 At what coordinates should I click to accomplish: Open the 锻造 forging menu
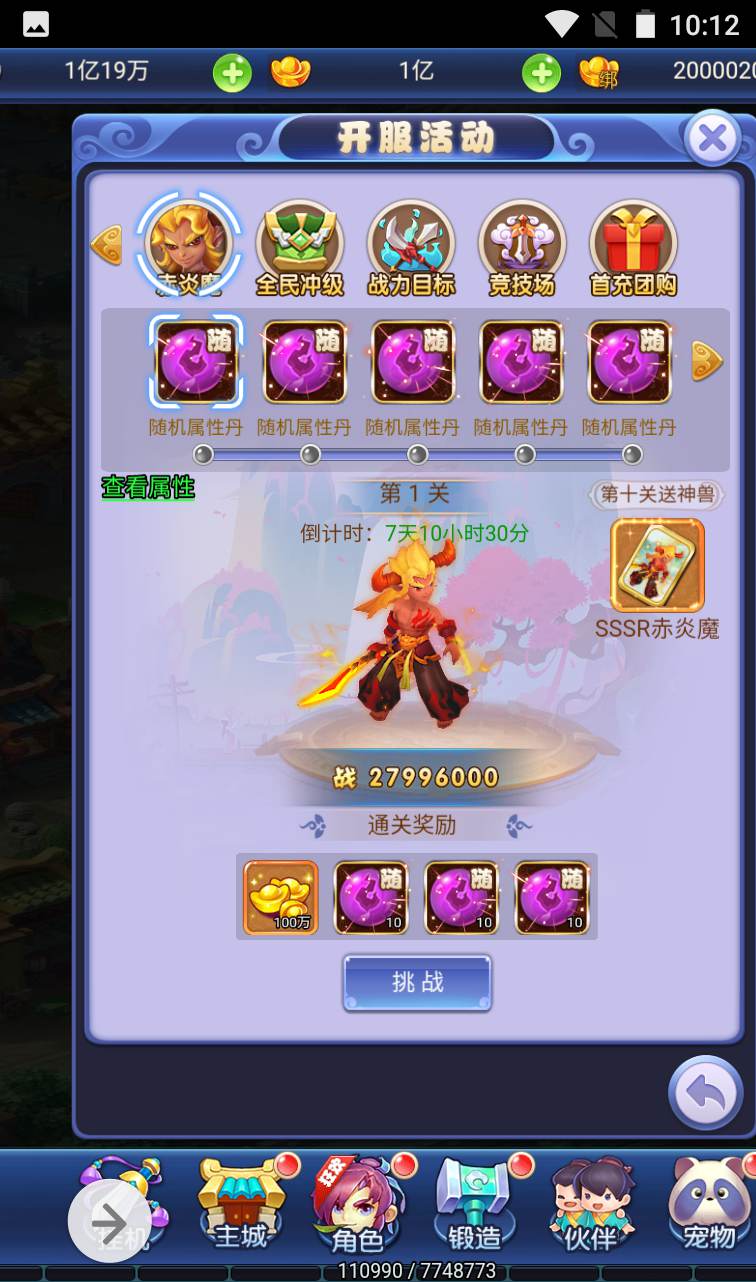click(474, 1205)
